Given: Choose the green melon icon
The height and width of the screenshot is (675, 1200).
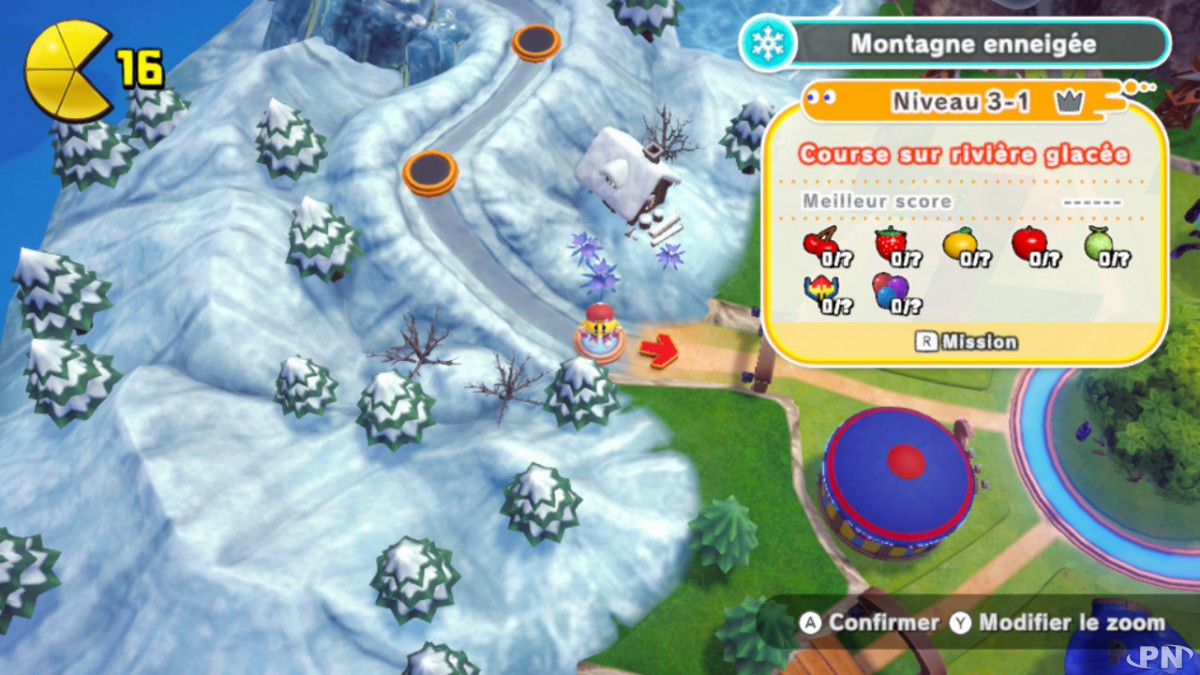Looking at the screenshot, I should [x=1099, y=244].
